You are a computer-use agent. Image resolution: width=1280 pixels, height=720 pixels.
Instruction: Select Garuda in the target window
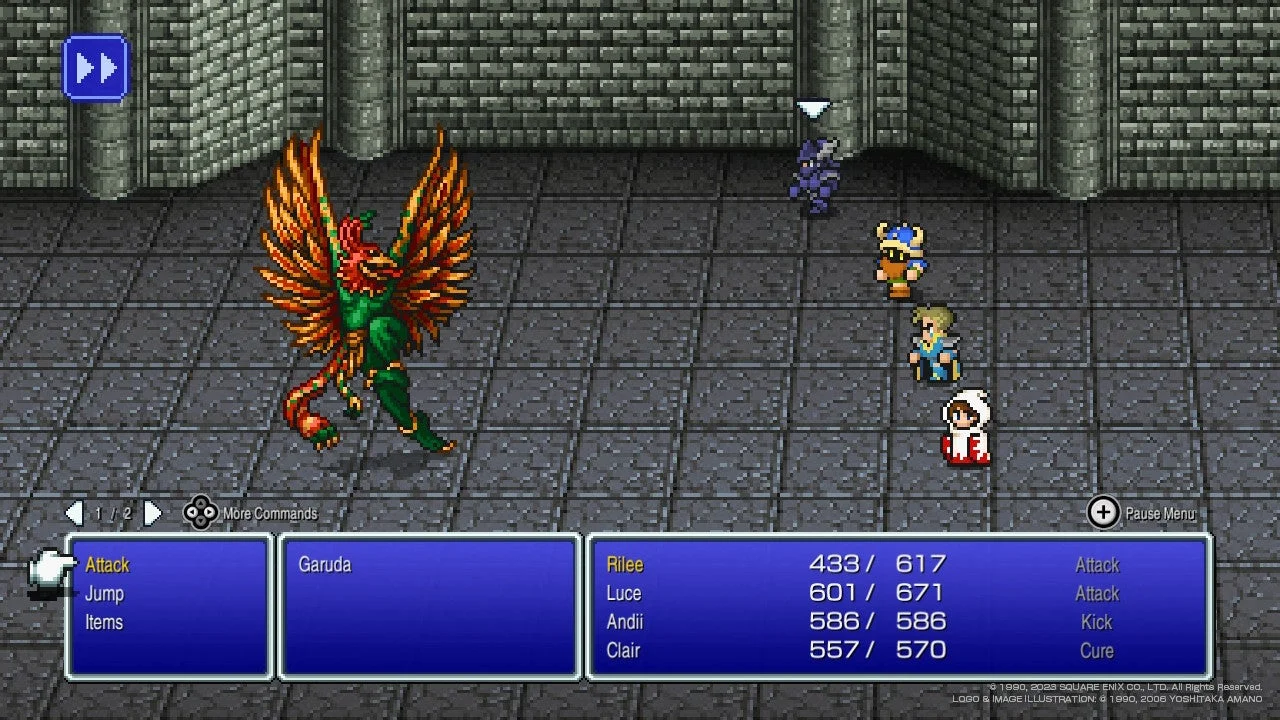(x=324, y=564)
